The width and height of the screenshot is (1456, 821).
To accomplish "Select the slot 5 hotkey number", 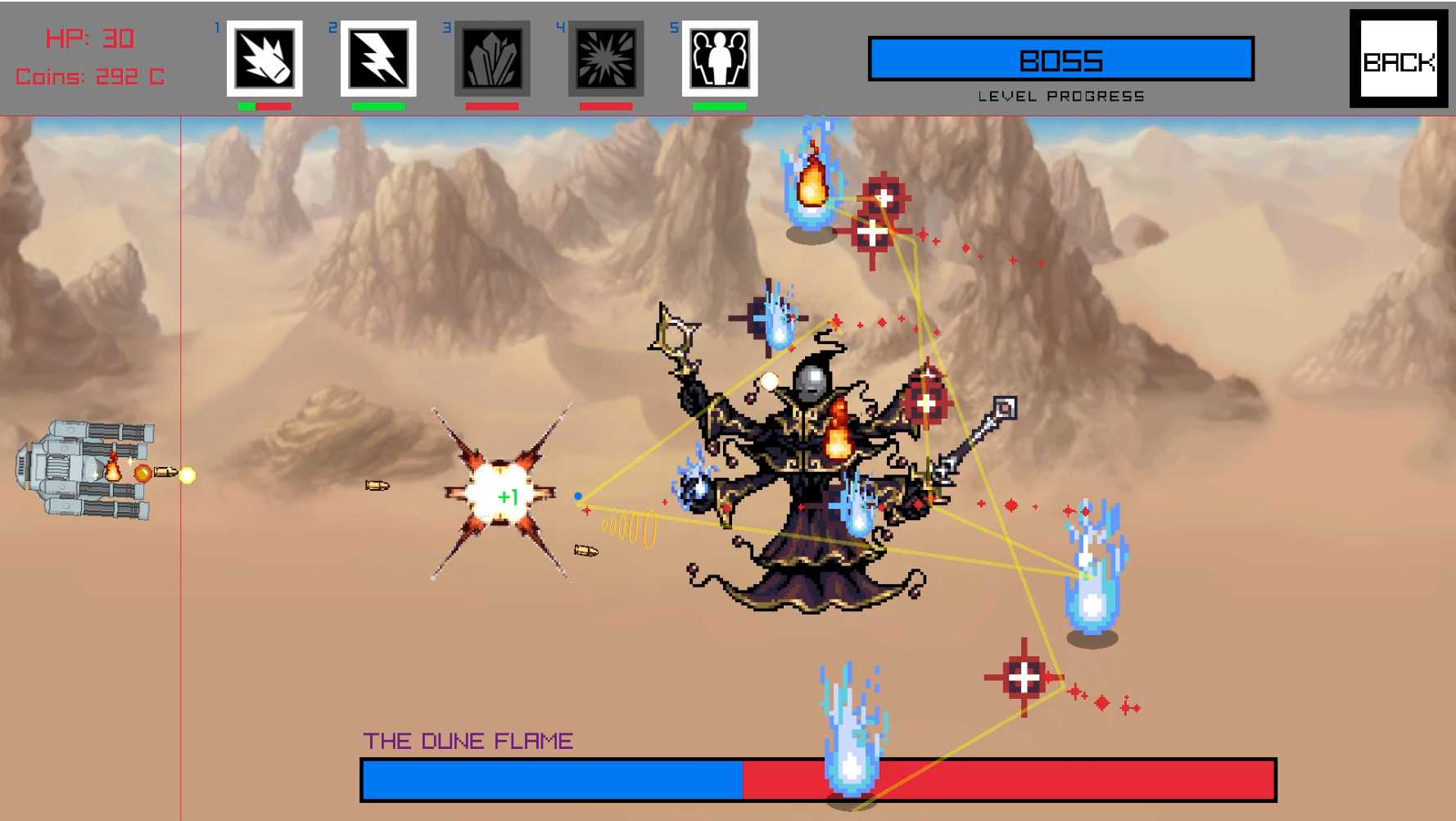I will [x=673, y=26].
